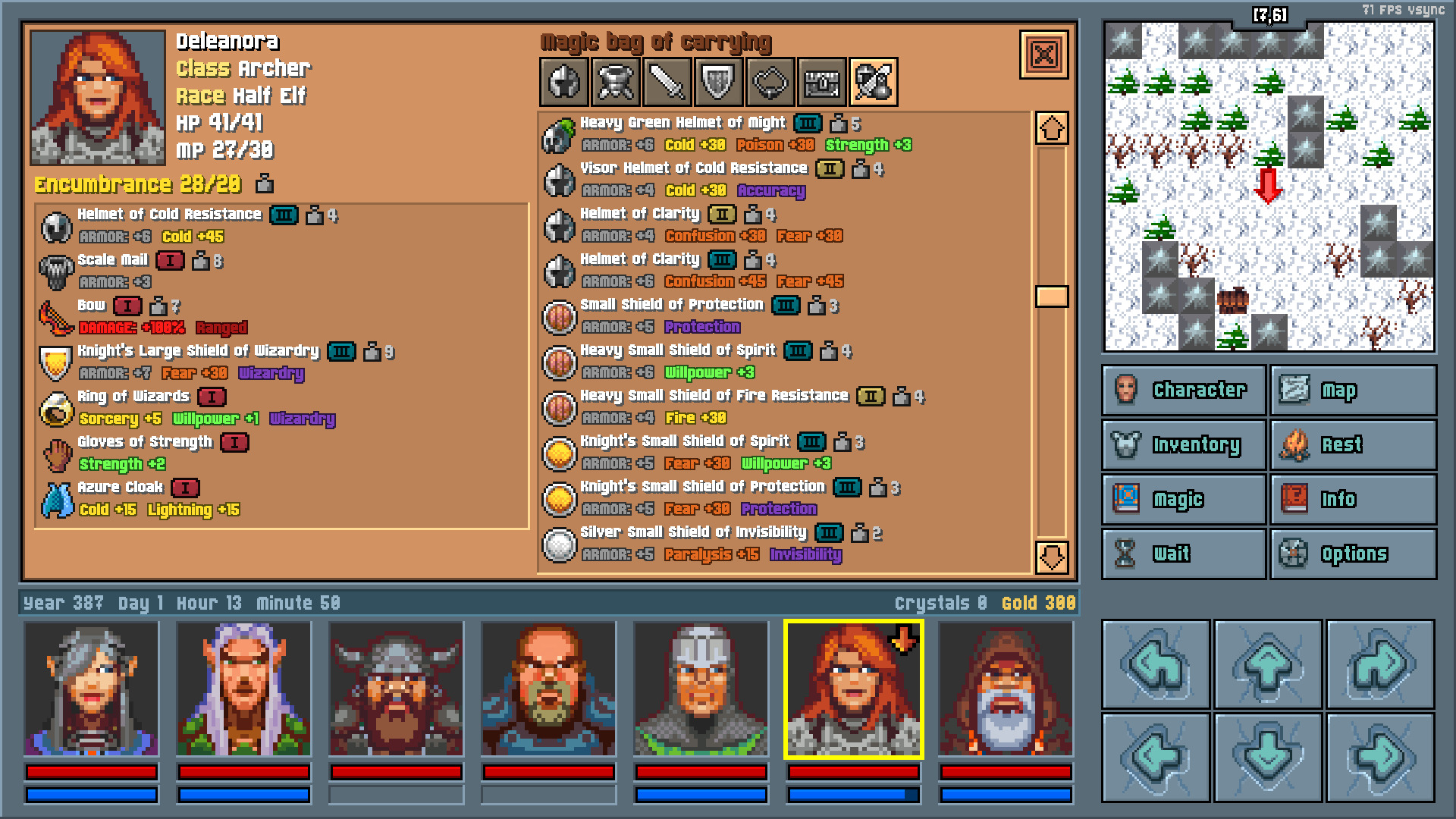
Task: Select the horned-helmet dwarf portrait
Action: click(x=395, y=686)
